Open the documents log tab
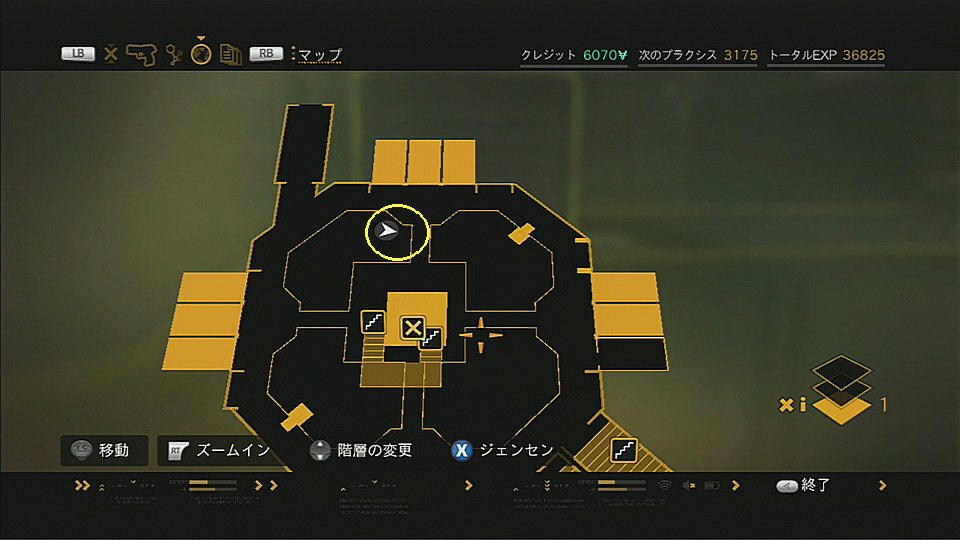 231,55
